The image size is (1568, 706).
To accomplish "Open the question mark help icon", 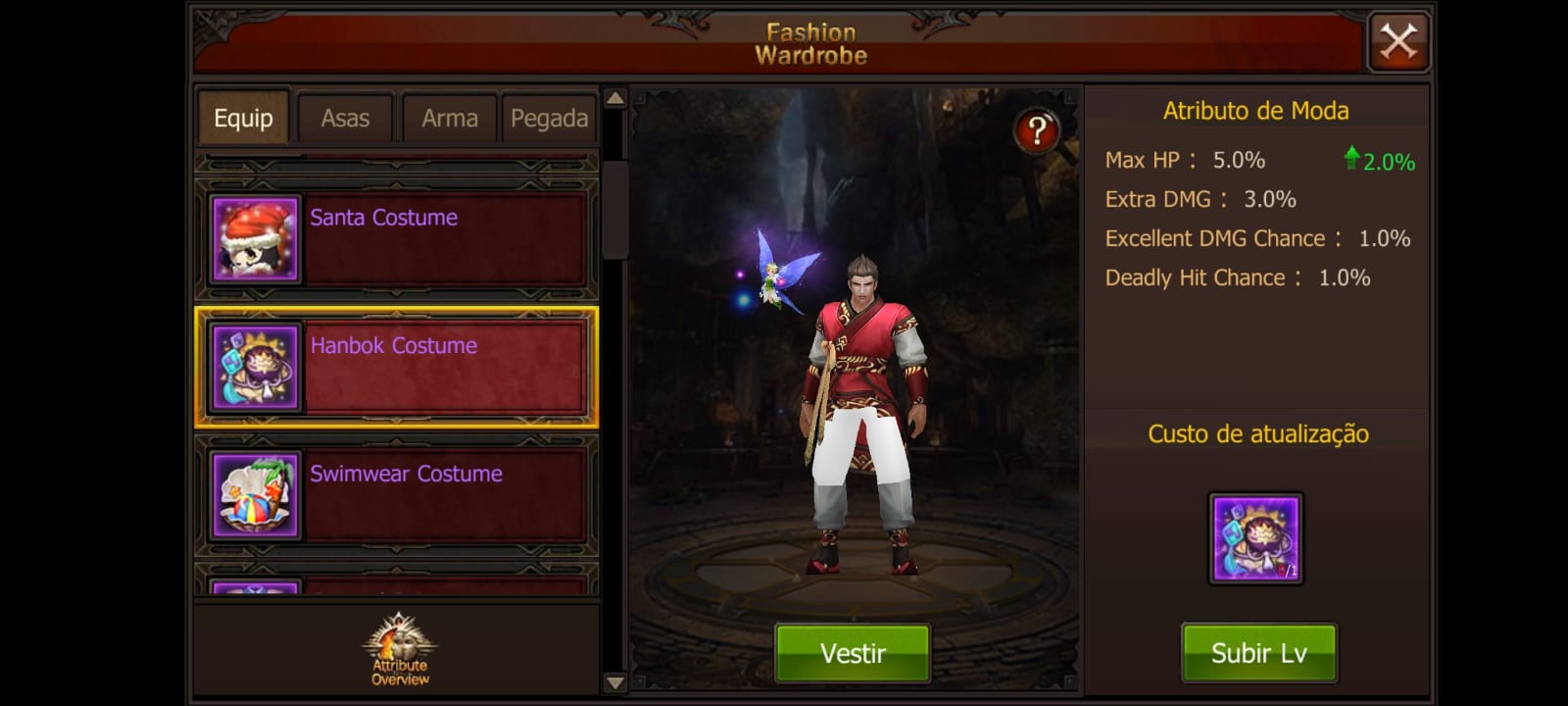I will [x=1036, y=130].
